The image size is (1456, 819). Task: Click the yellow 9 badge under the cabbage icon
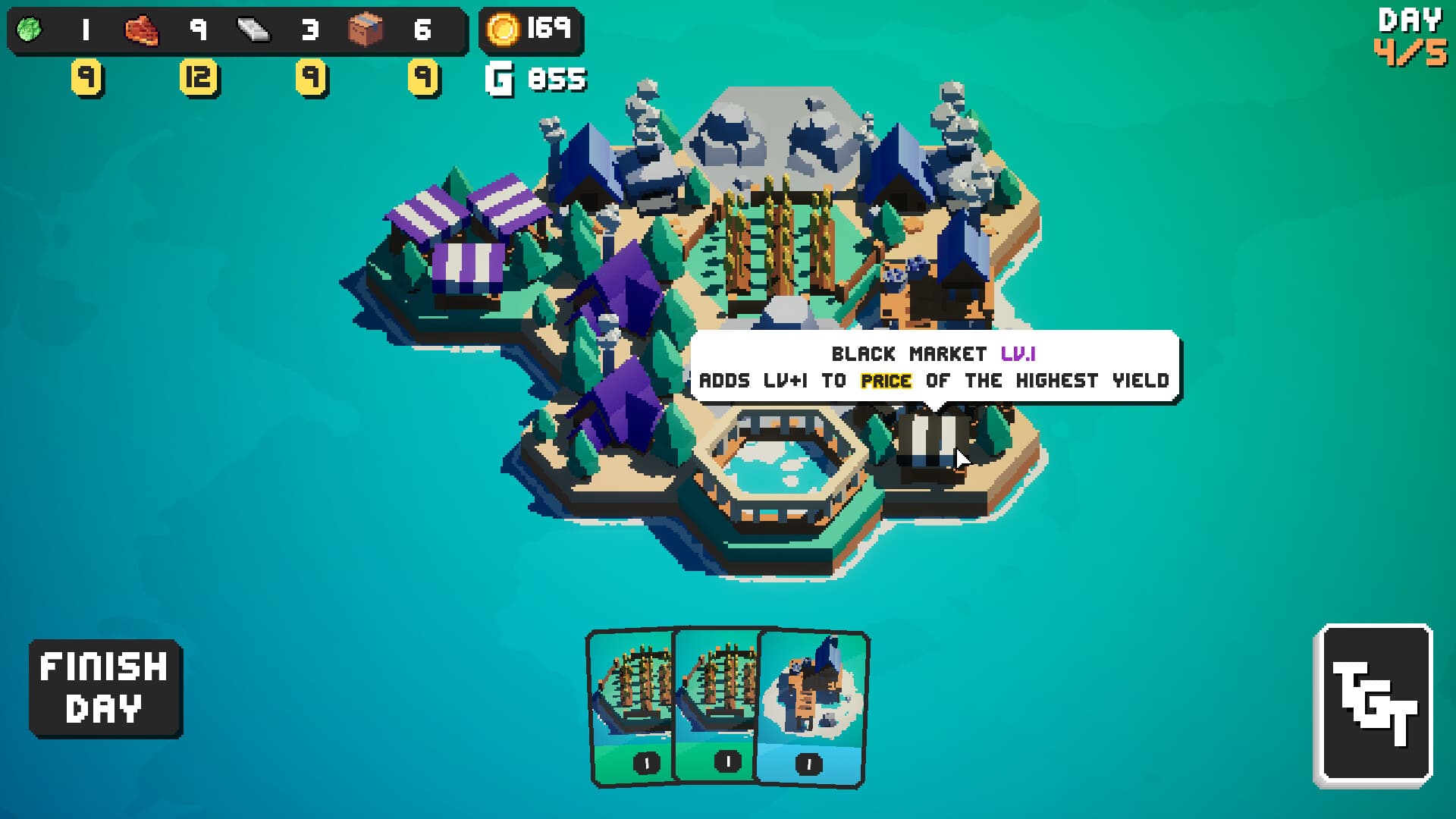pyautogui.click(x=86, y=76)
